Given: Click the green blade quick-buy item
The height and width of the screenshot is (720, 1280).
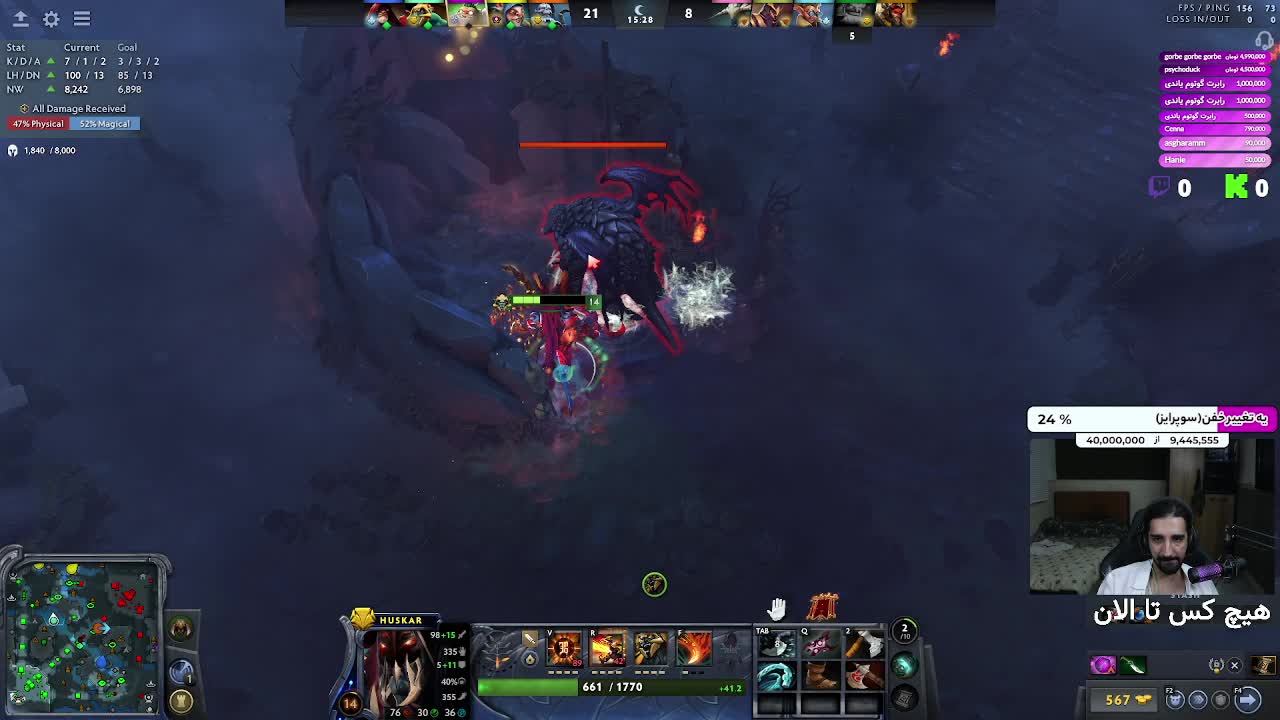Looking at the screenshot, I should [x=1132, y=665].
